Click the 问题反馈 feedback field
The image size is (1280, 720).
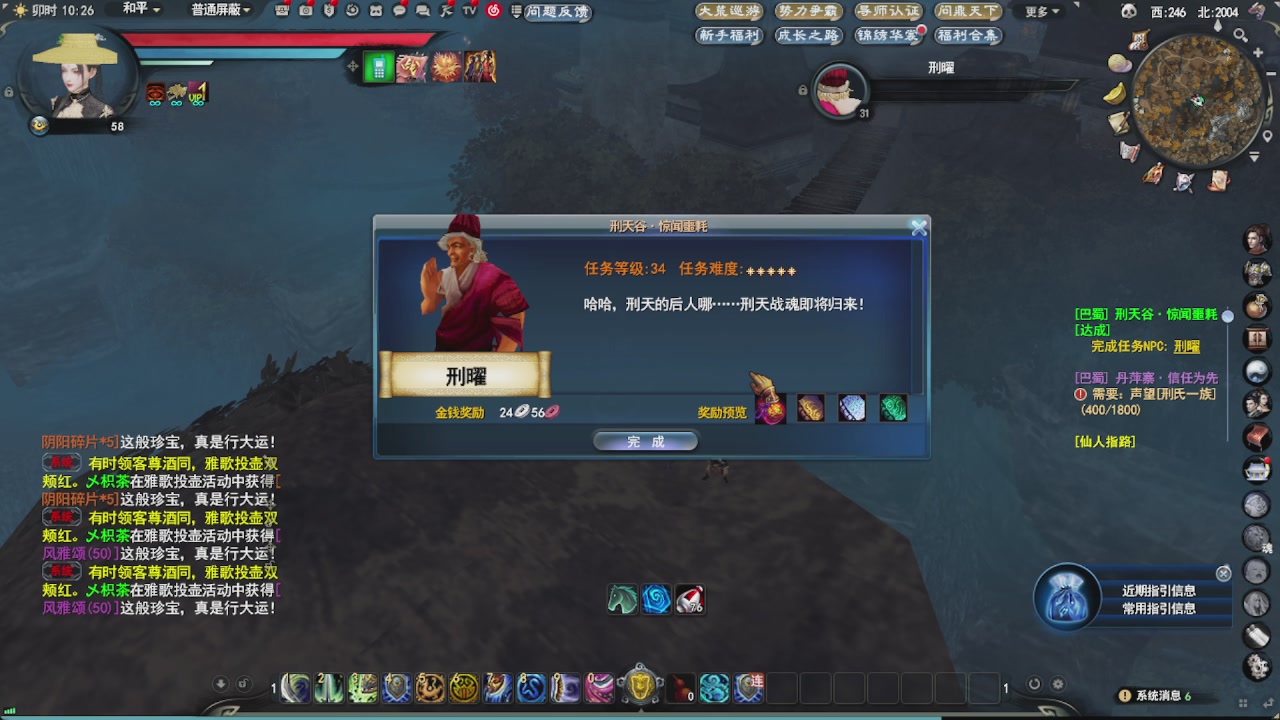560,12
